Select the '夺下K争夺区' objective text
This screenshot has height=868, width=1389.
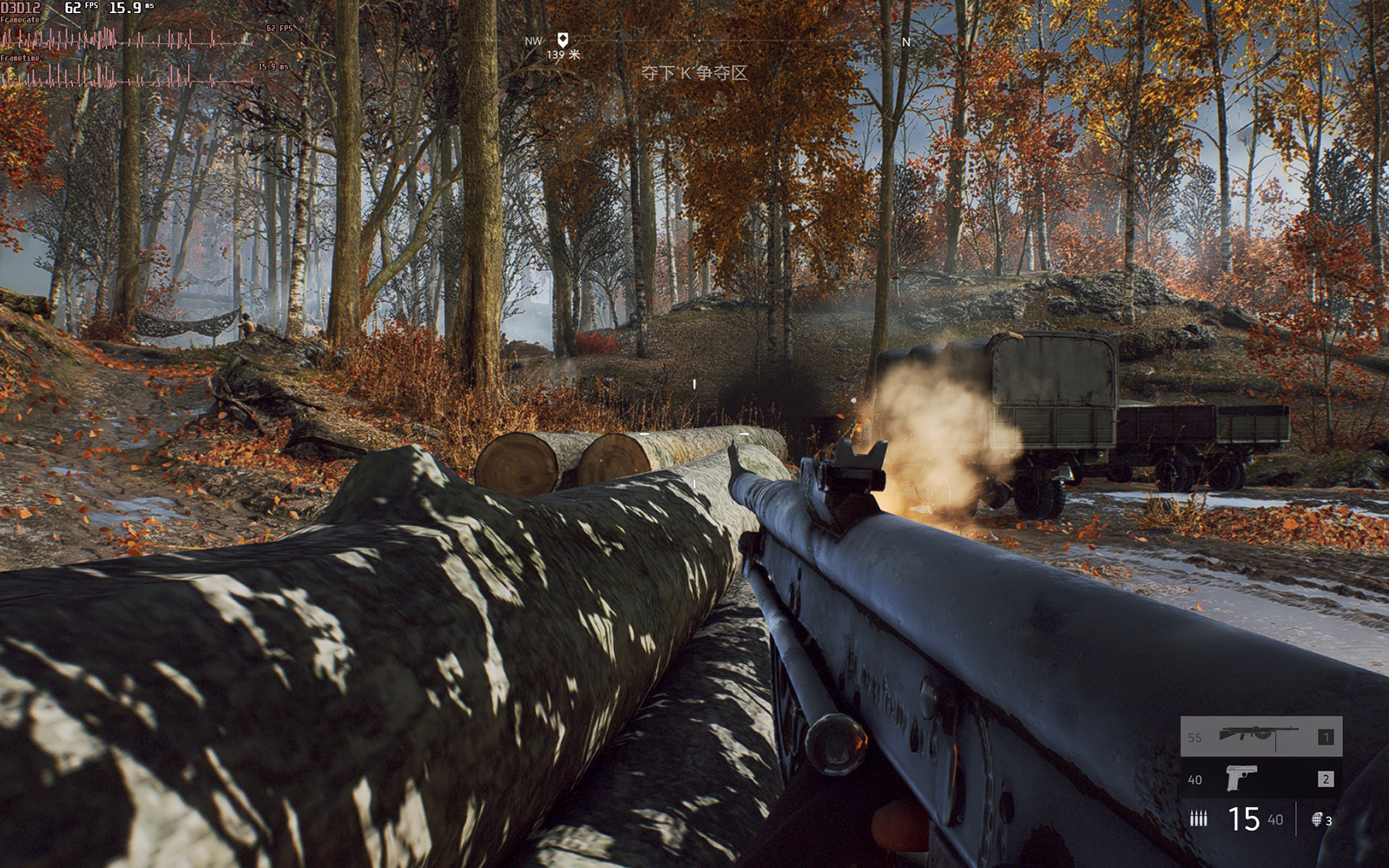[694, 73]
